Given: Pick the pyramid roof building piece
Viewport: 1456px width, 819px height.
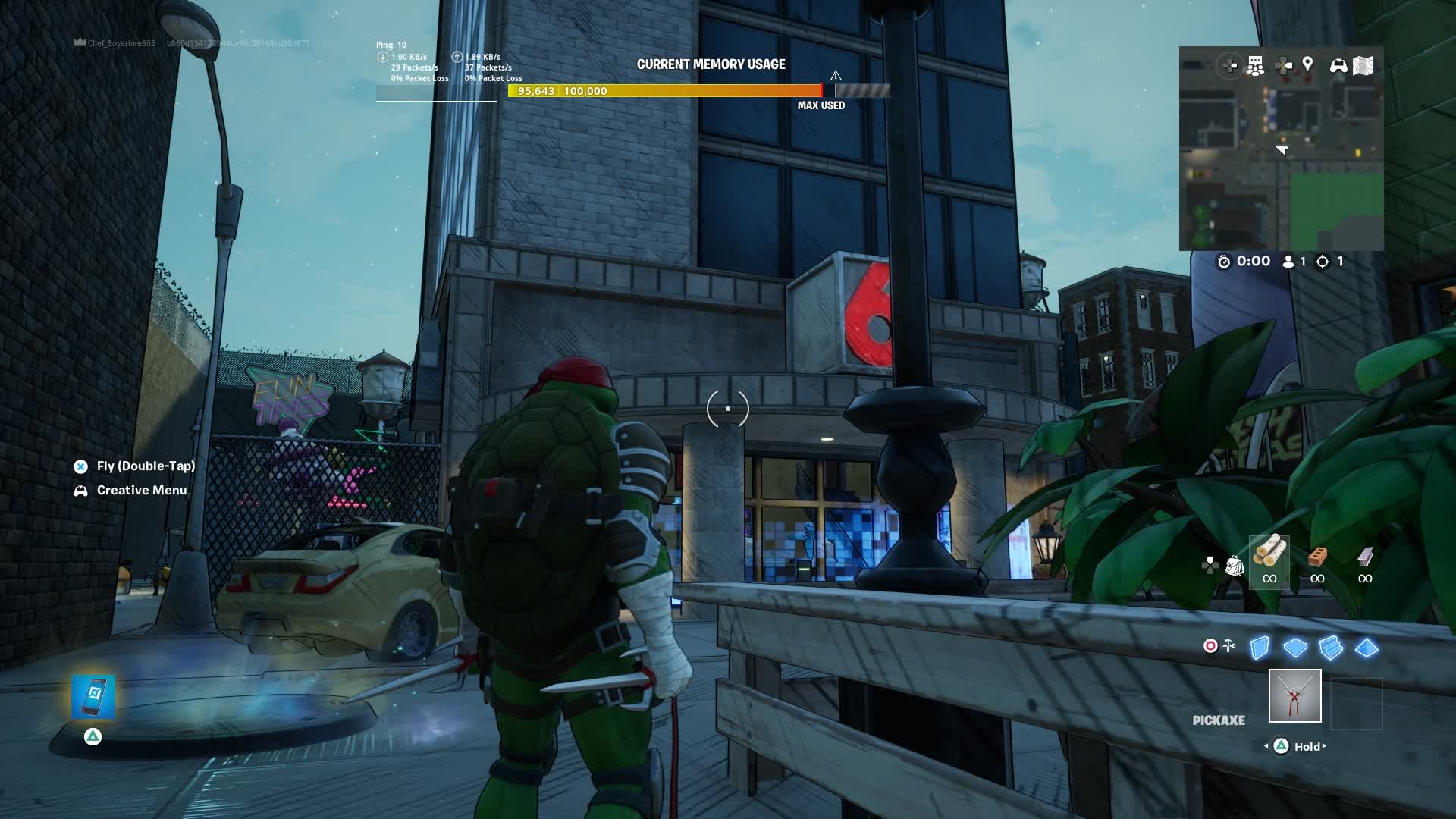Looking at the screenshot, I should pyautogui.click(x=1367, y=648).
